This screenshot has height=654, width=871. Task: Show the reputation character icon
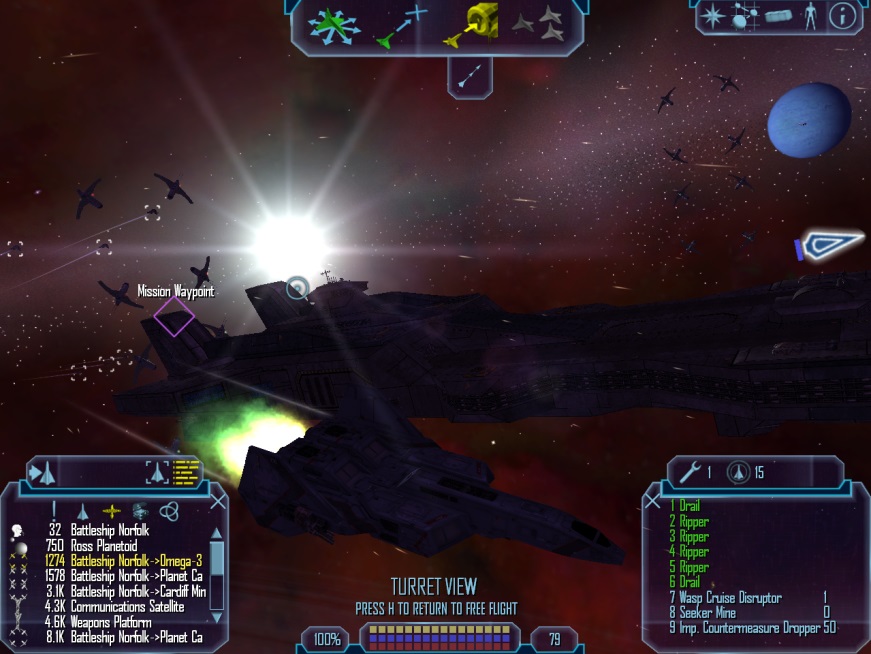point(811,15)
